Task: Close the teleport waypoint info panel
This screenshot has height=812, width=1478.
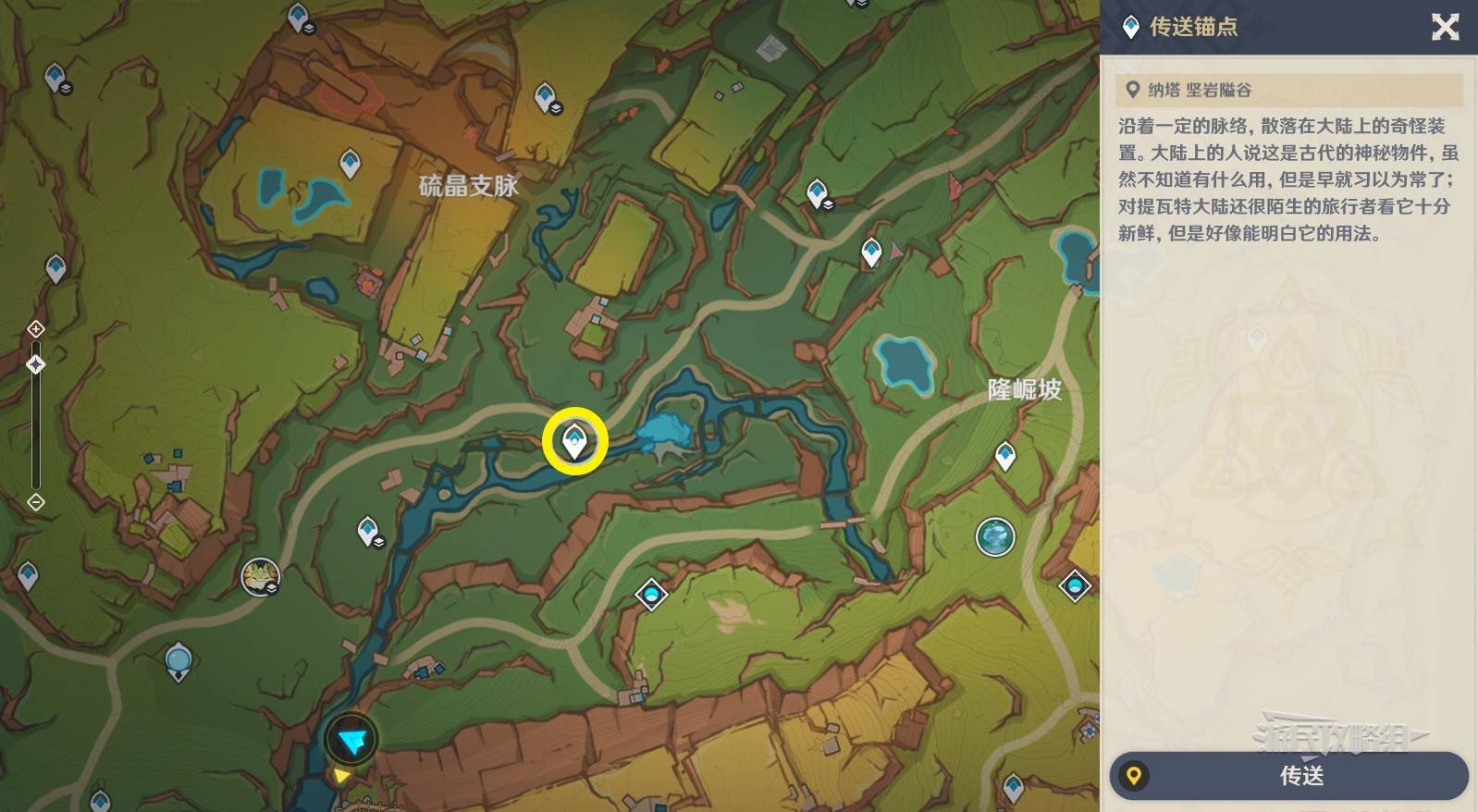Action: 1445,27
